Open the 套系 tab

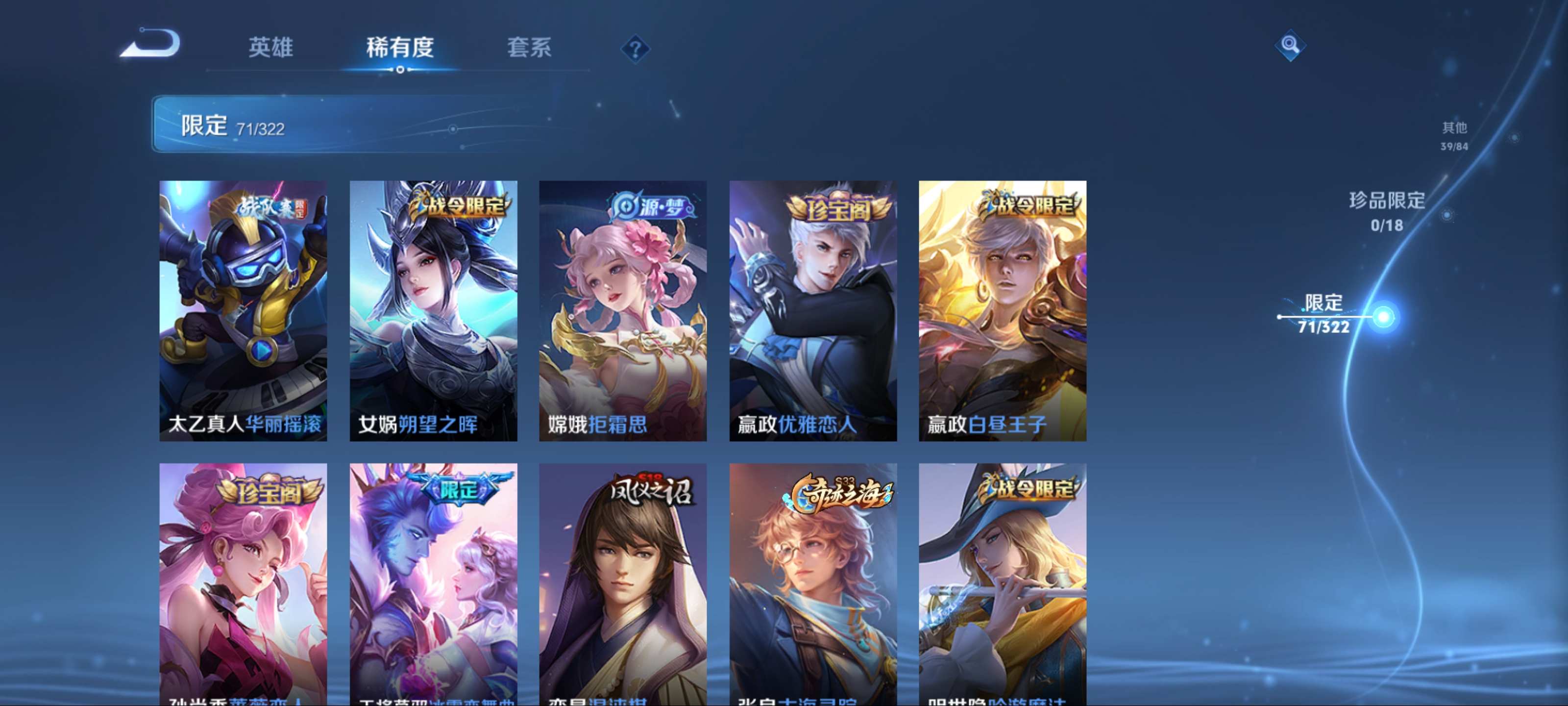(529, 48)
